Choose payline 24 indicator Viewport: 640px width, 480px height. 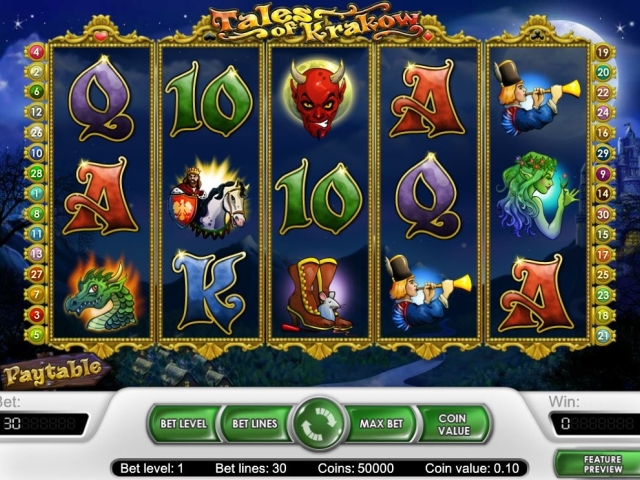click(603, 112)
